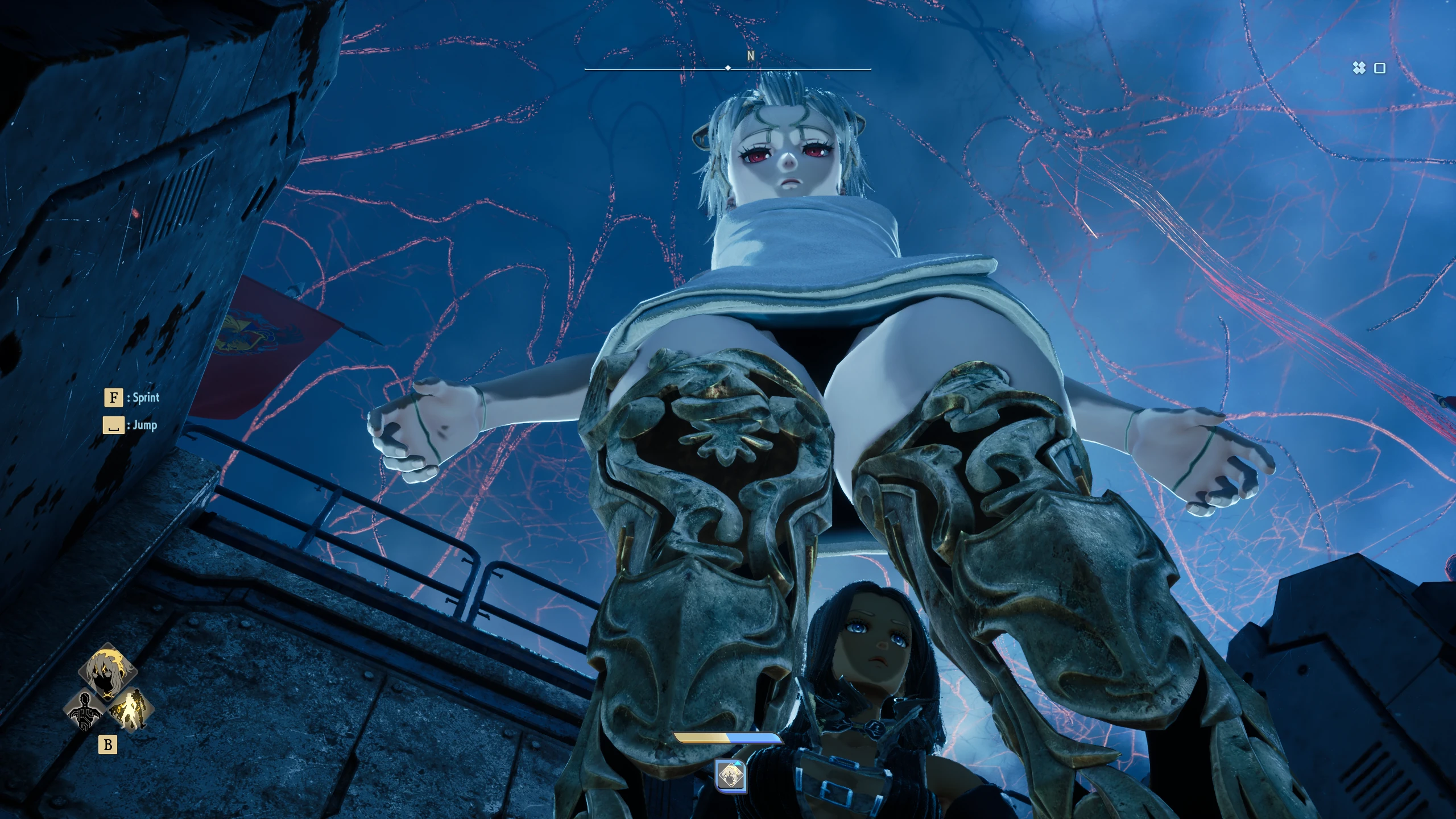Image resolution: width=1456 pixels, height=819 pixels.
Task: Click the 'Sprint' label text
Action: coord(145,398)
